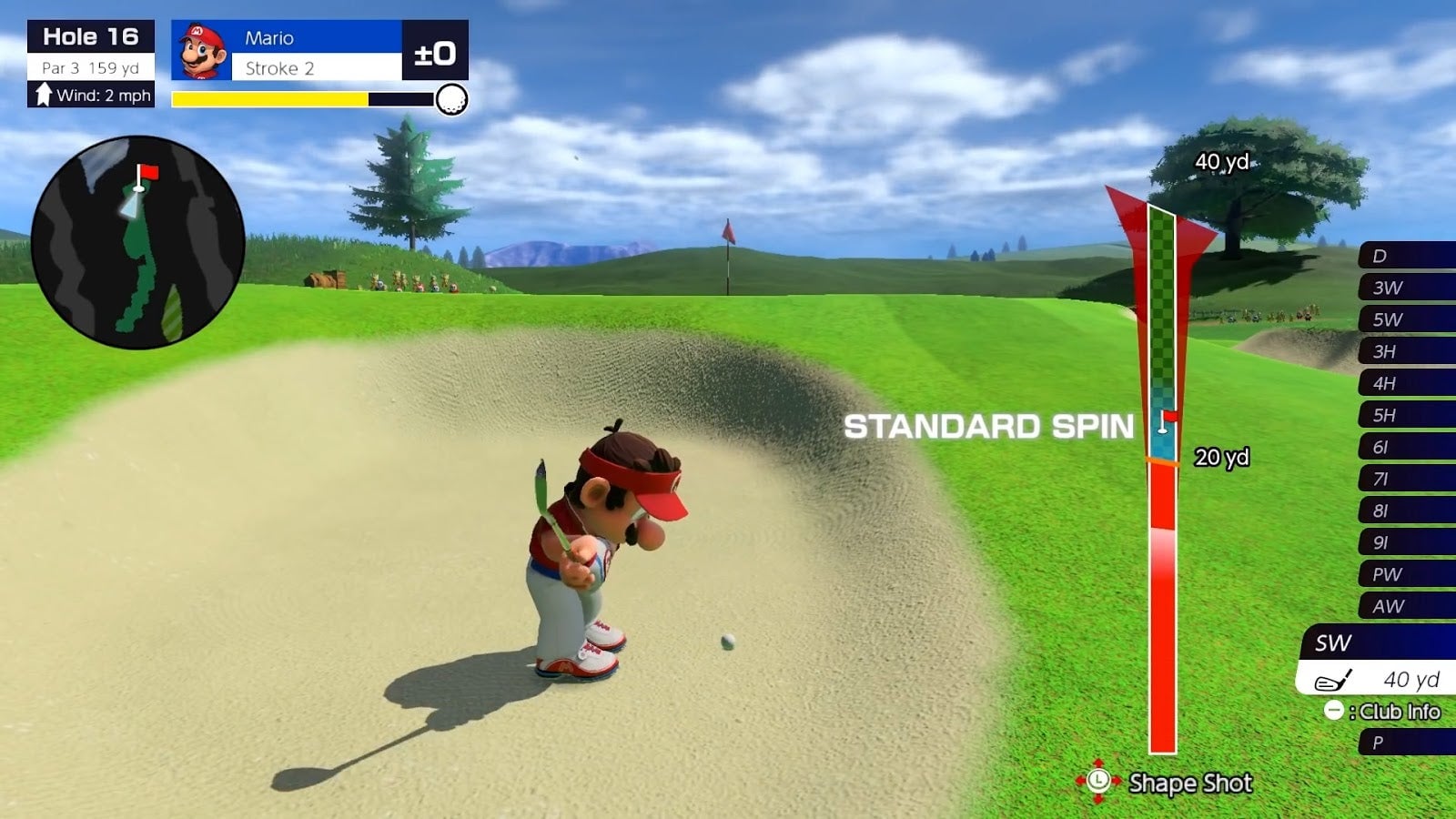The image size is (1456, 819).
Task: Switch to the PW club
Action: [1407, 574]
